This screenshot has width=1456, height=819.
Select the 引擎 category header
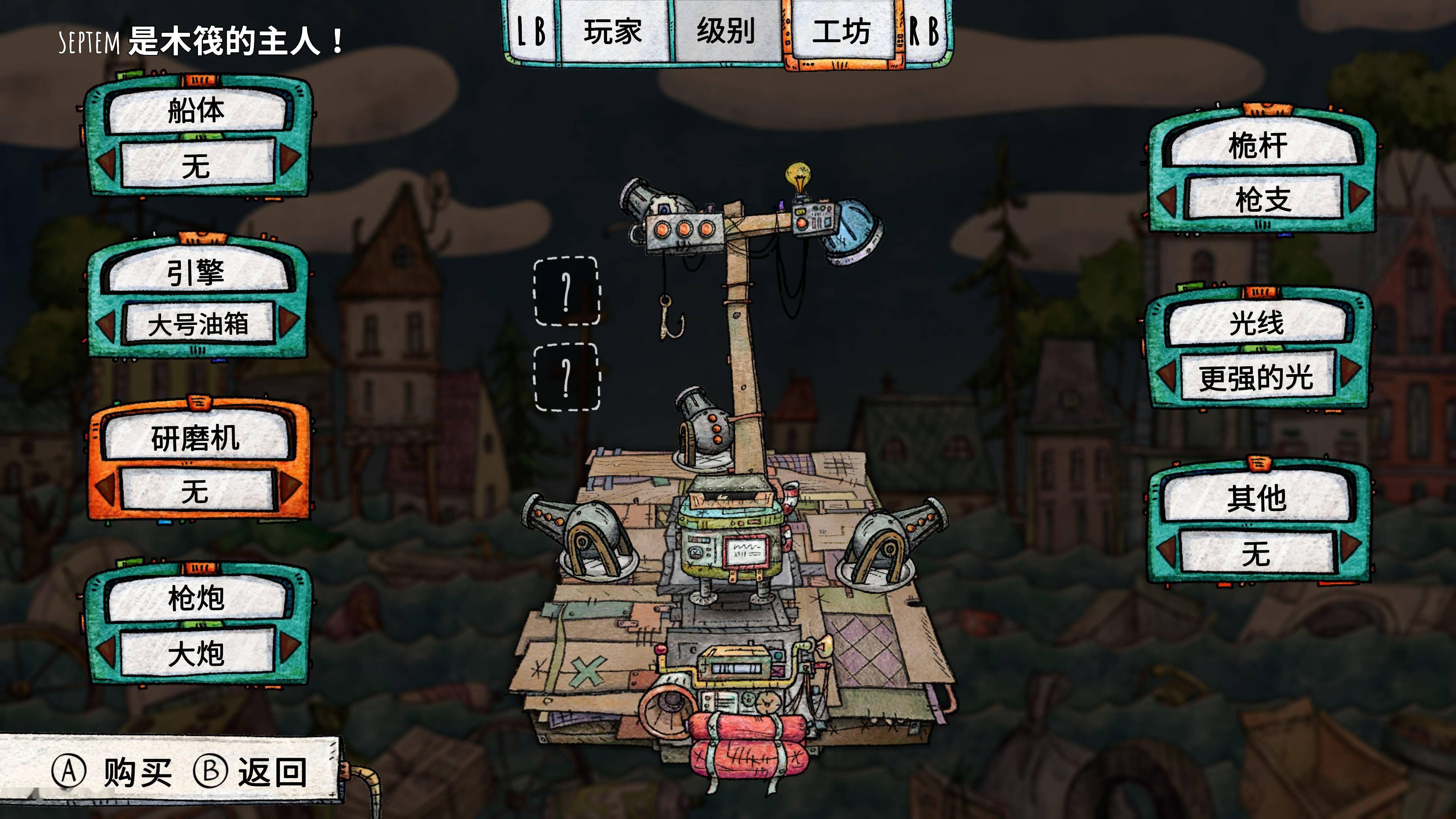196,273
